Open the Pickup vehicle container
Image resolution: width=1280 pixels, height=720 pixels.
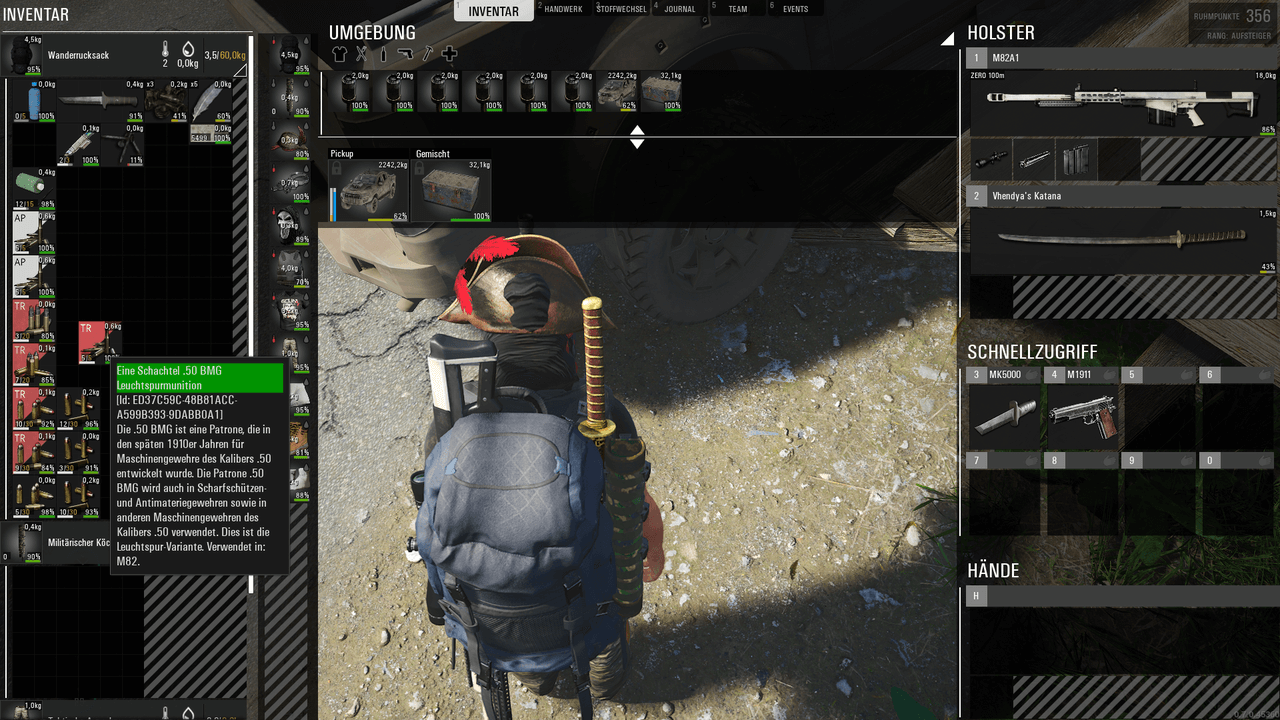point(369,190)
